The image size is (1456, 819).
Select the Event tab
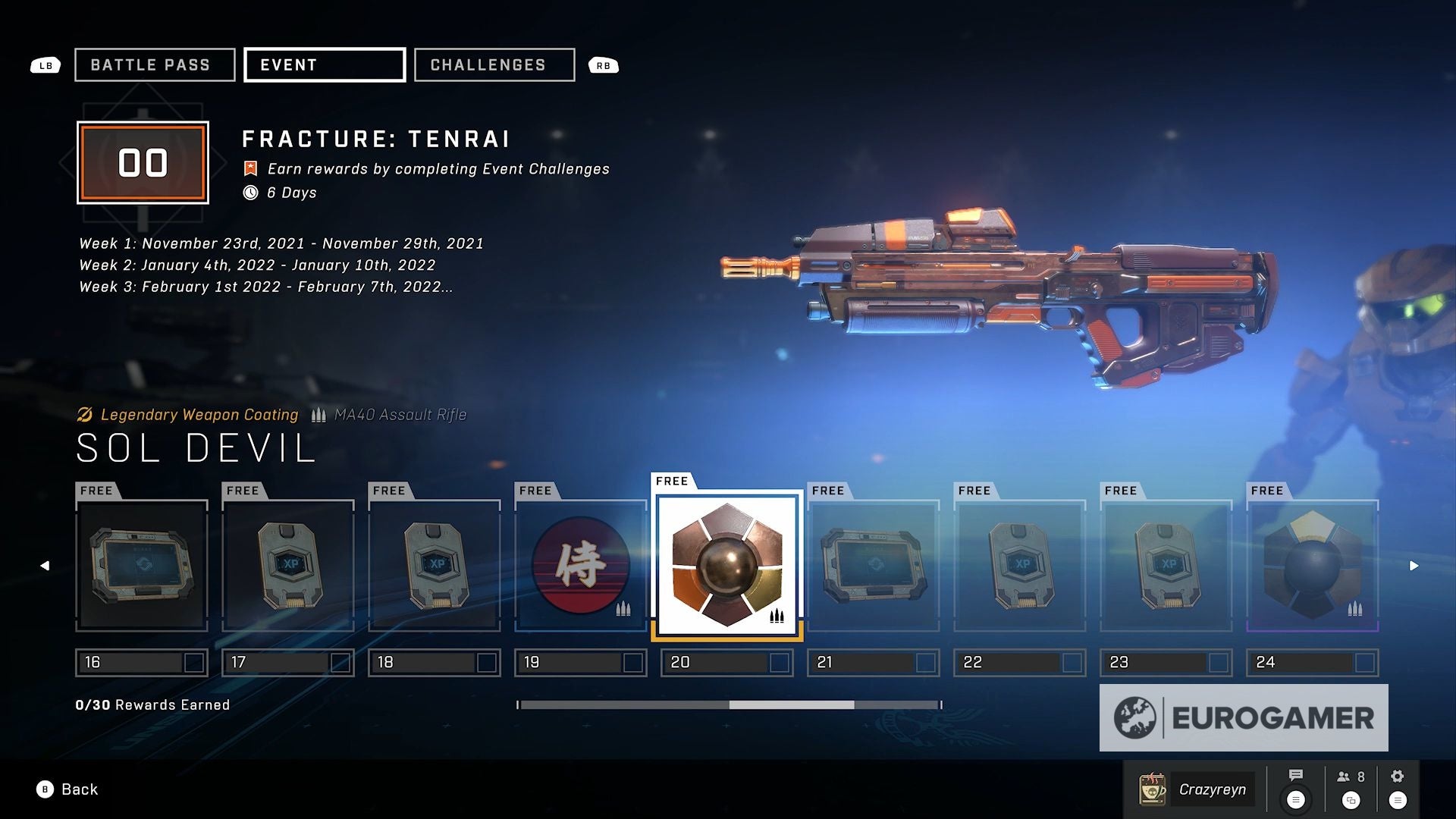(x=324, y=65)
